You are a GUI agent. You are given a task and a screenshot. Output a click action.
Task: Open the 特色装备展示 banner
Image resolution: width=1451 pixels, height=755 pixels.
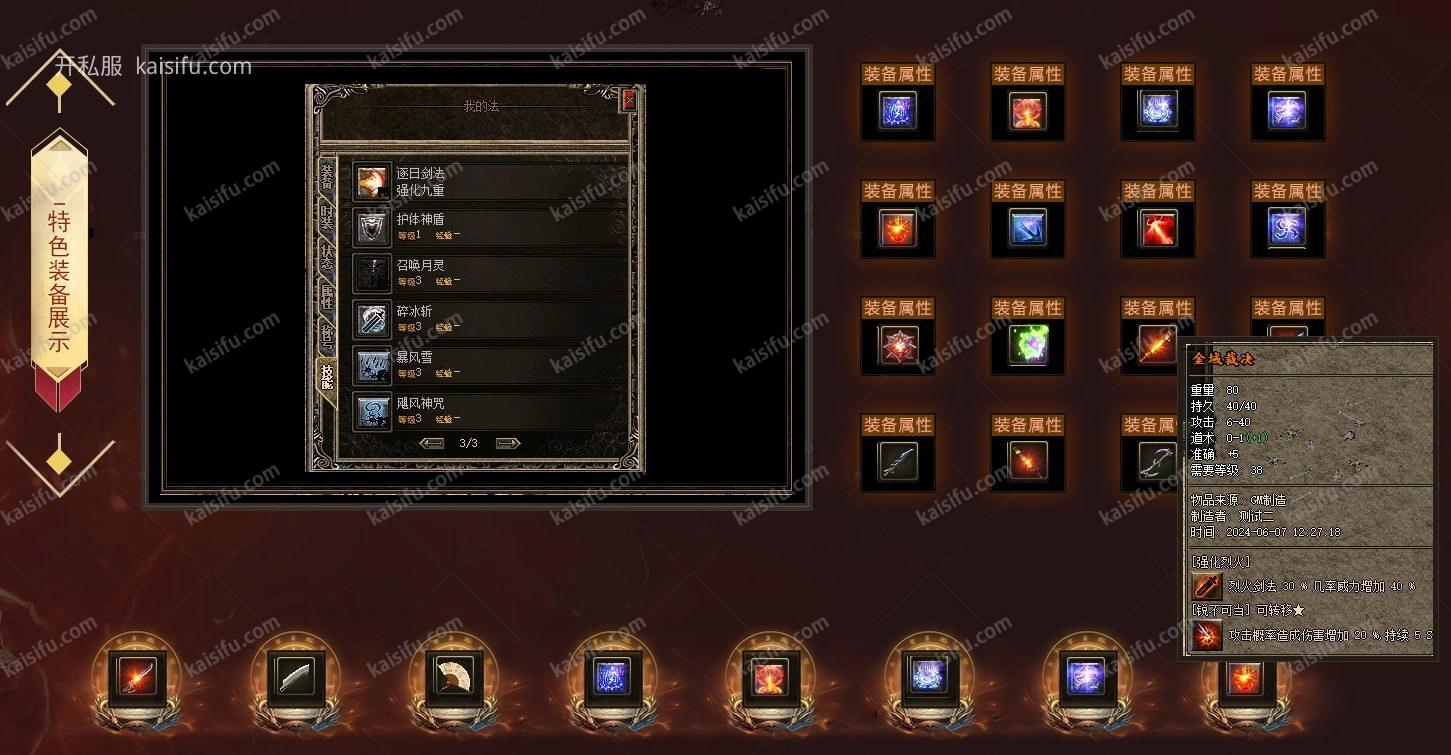(60, 270)
